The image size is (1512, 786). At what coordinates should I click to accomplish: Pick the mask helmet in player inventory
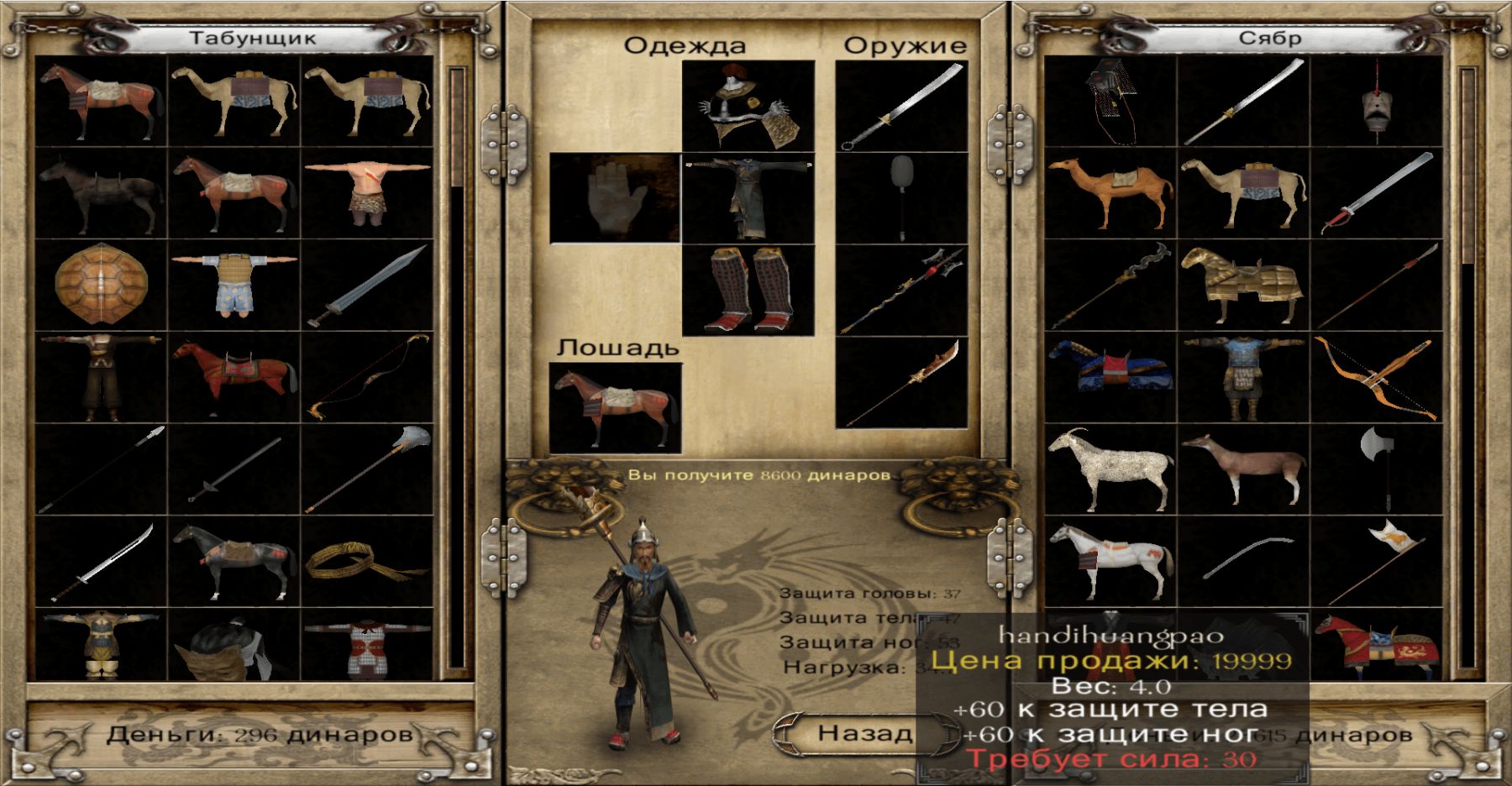pos(1376,102)
